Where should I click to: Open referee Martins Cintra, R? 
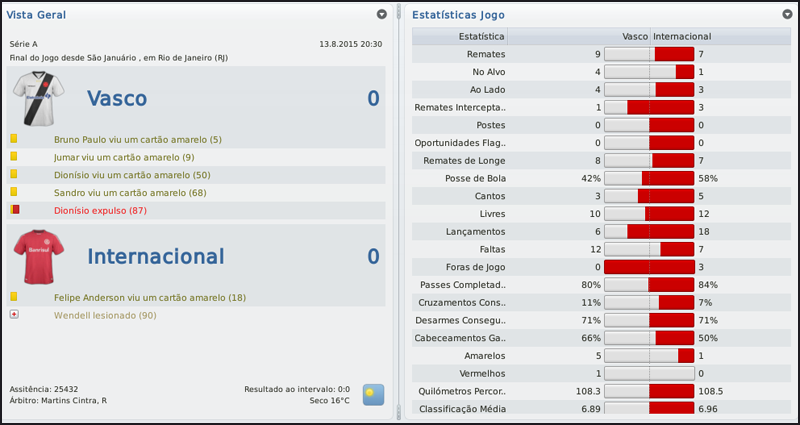[74, 400]
